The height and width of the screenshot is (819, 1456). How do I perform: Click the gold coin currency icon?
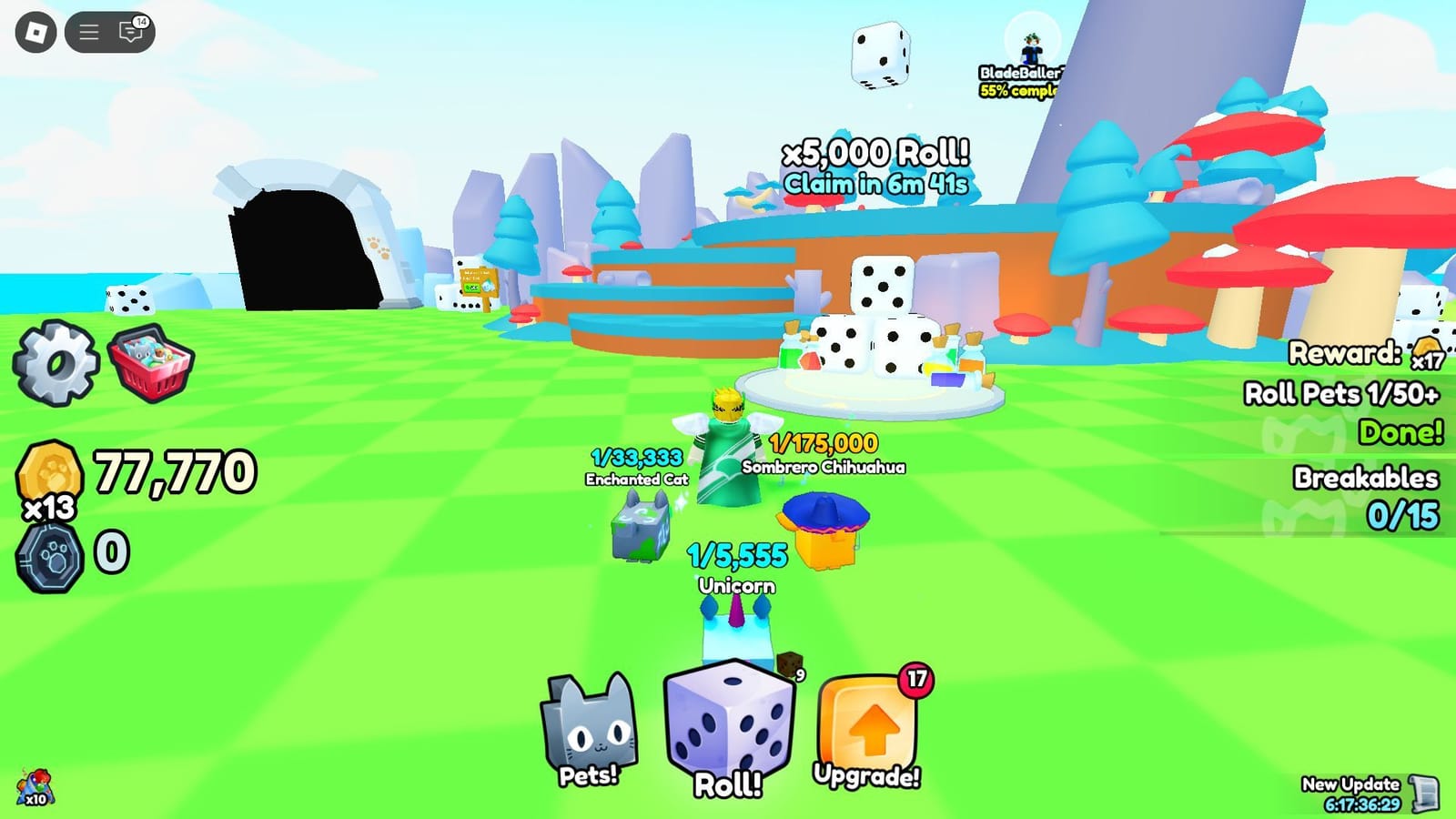[49, 470]
